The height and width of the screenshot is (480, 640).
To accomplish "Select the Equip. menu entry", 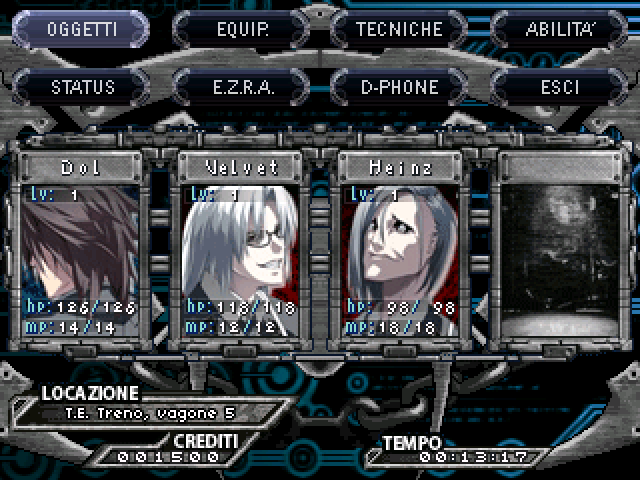I will click(x=242, y=29).
